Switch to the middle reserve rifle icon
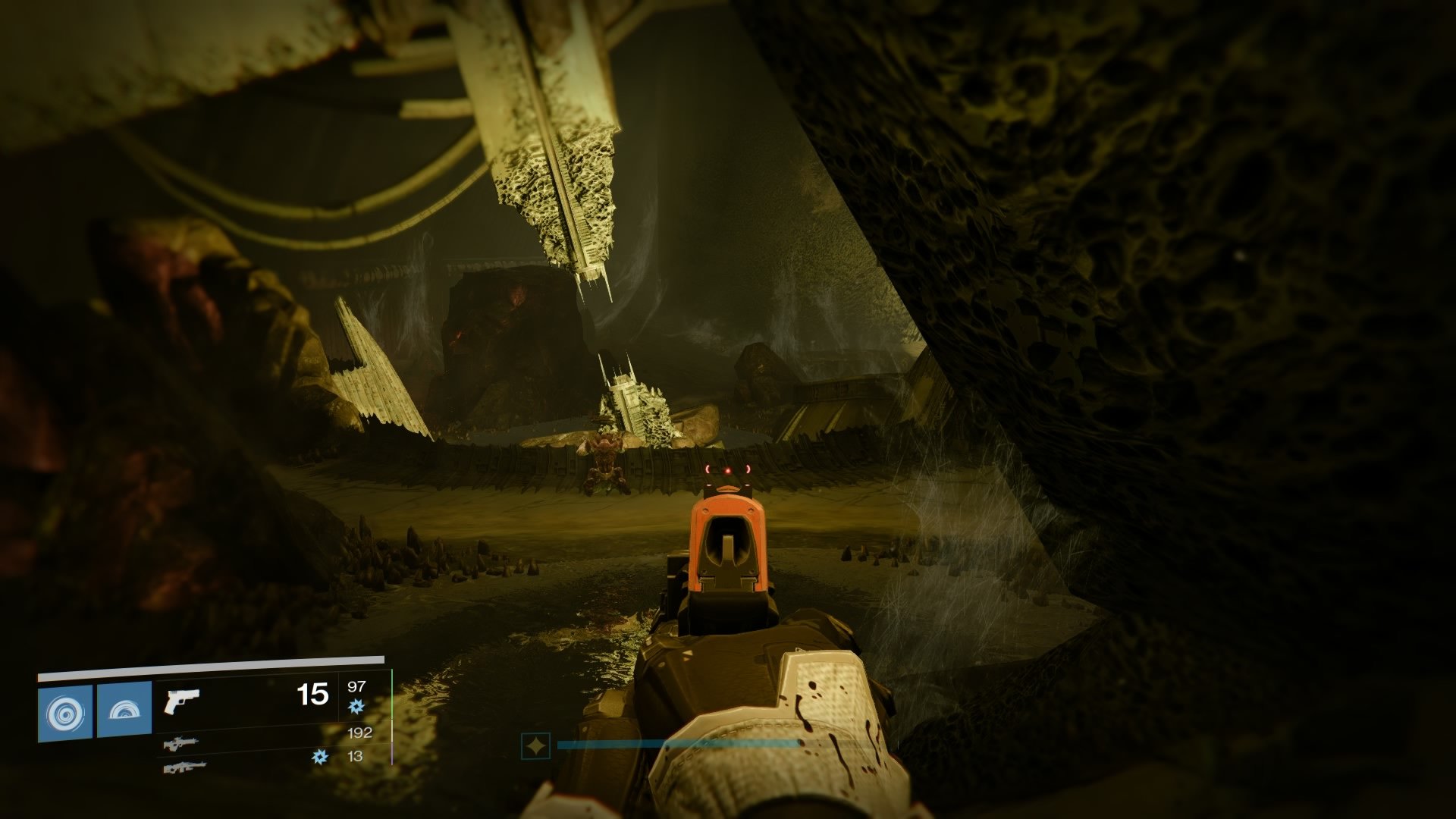 point(180,742)
